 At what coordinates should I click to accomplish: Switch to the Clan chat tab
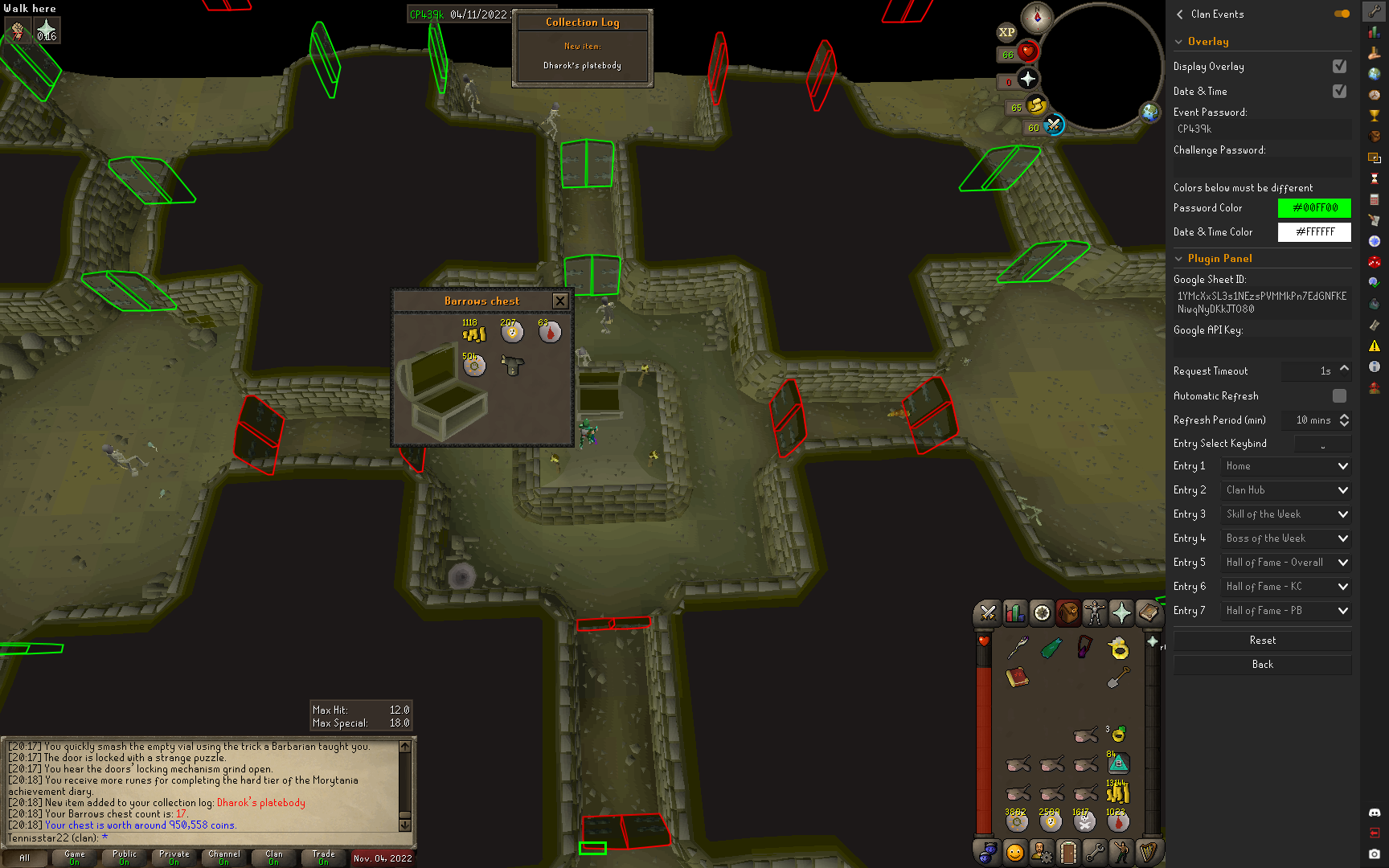tap(273, 858)
